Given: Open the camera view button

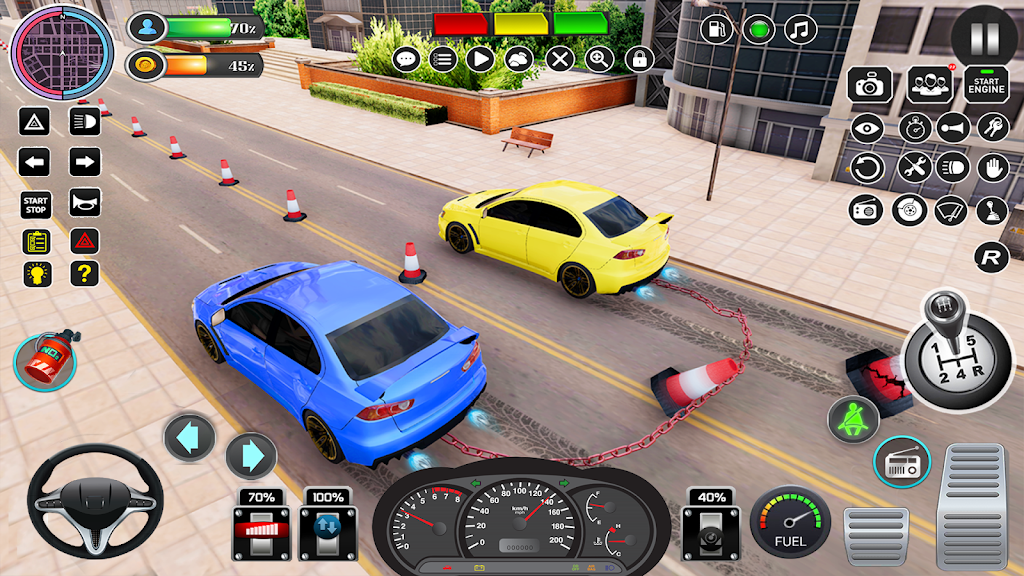Looking at the screenshot, I should coord(870,86).
